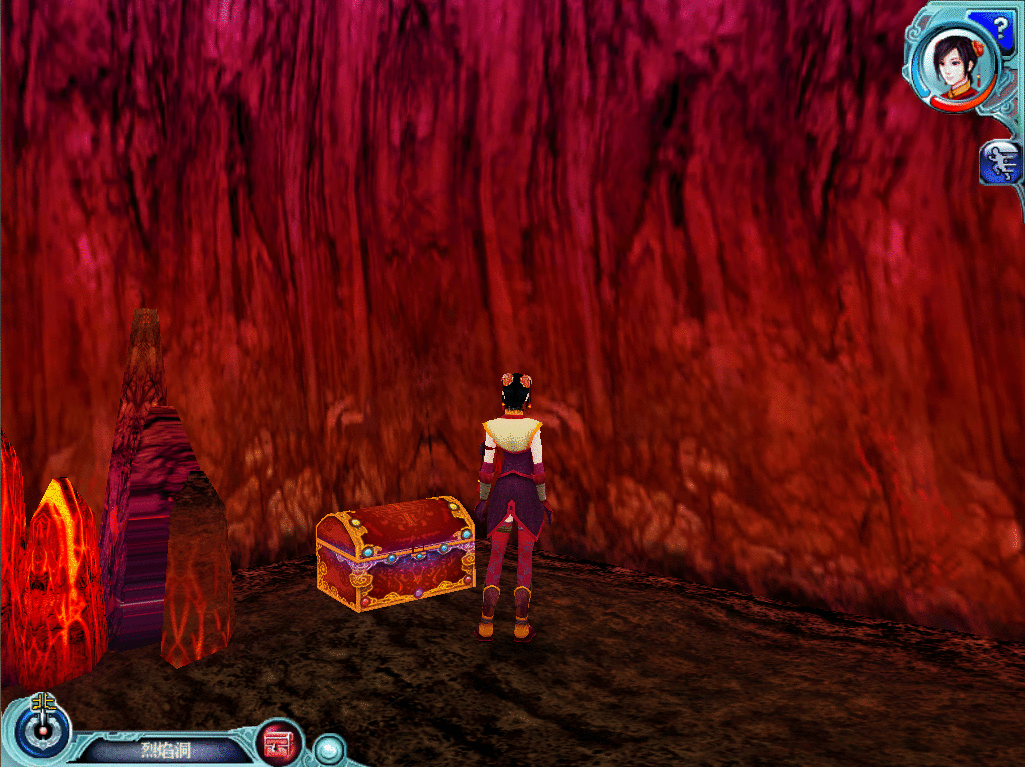This screenshot has height=767, width=1025.
Task: Click the small teal orb button
Action: pyautogui.click(x=328, y=749)
